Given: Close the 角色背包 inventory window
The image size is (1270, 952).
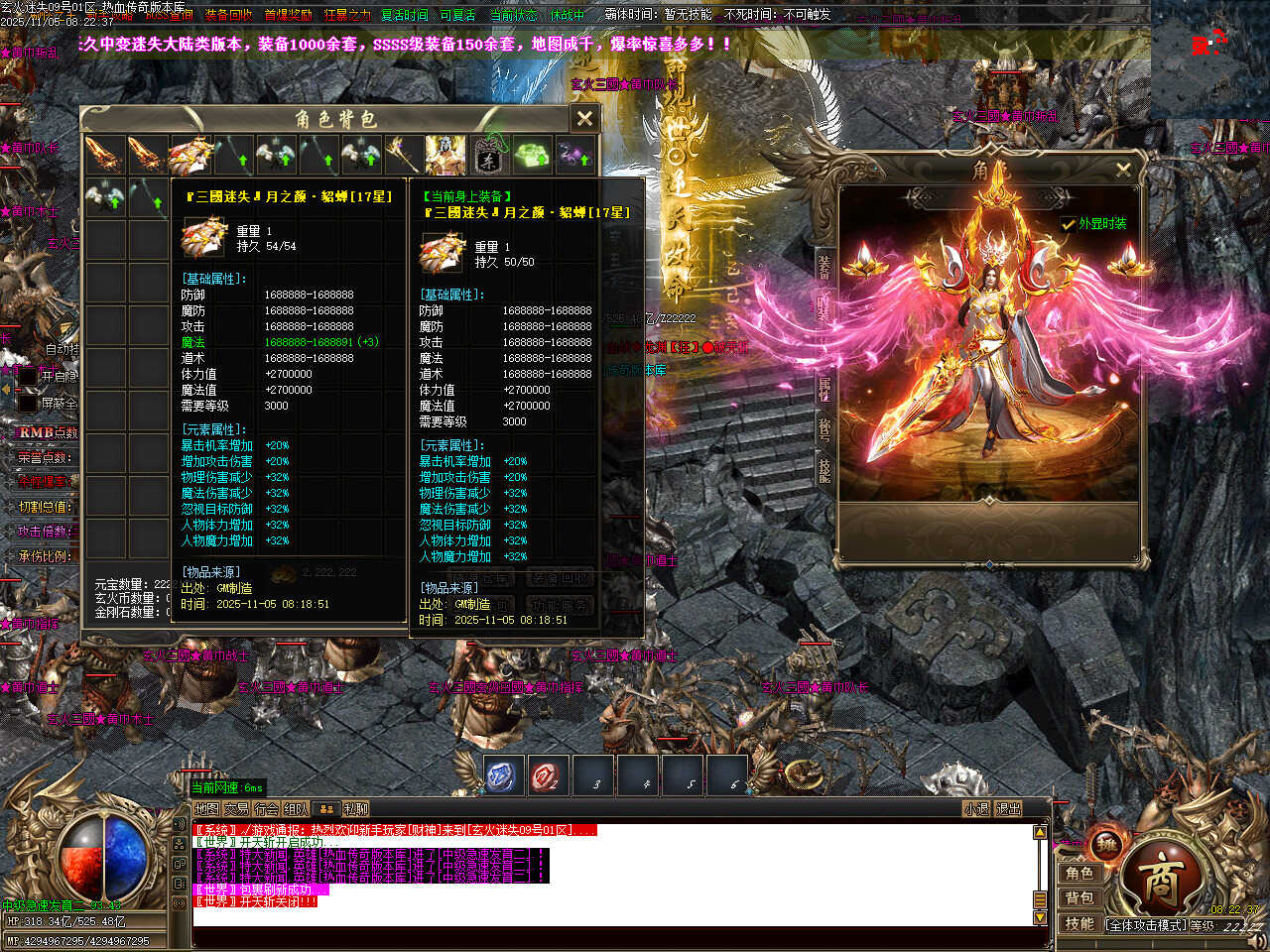Looking at the screenshot, I should (x=584, y=119).
